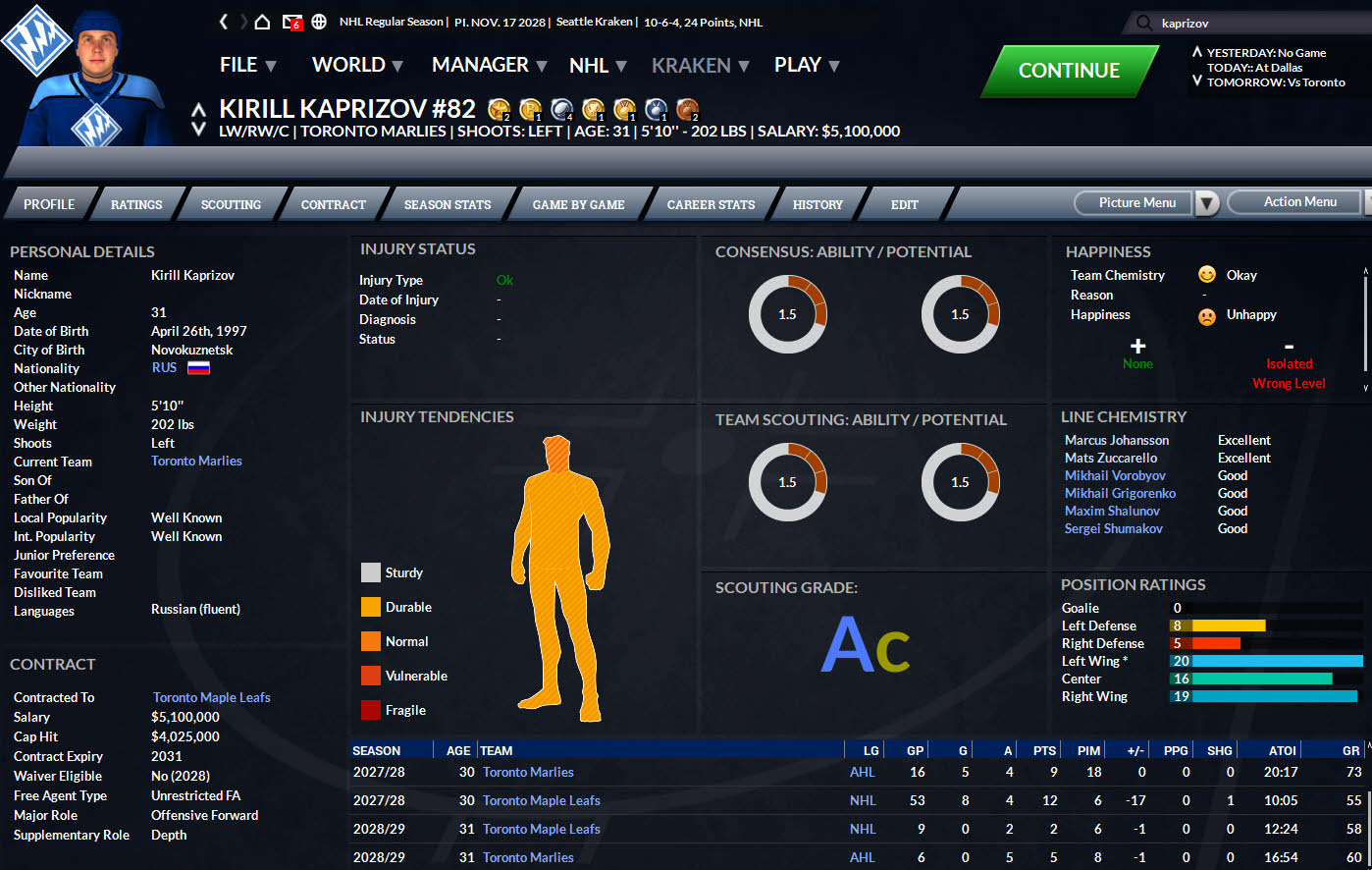
Task: Select the EDIT tab
Action: (x=904, y=205)
